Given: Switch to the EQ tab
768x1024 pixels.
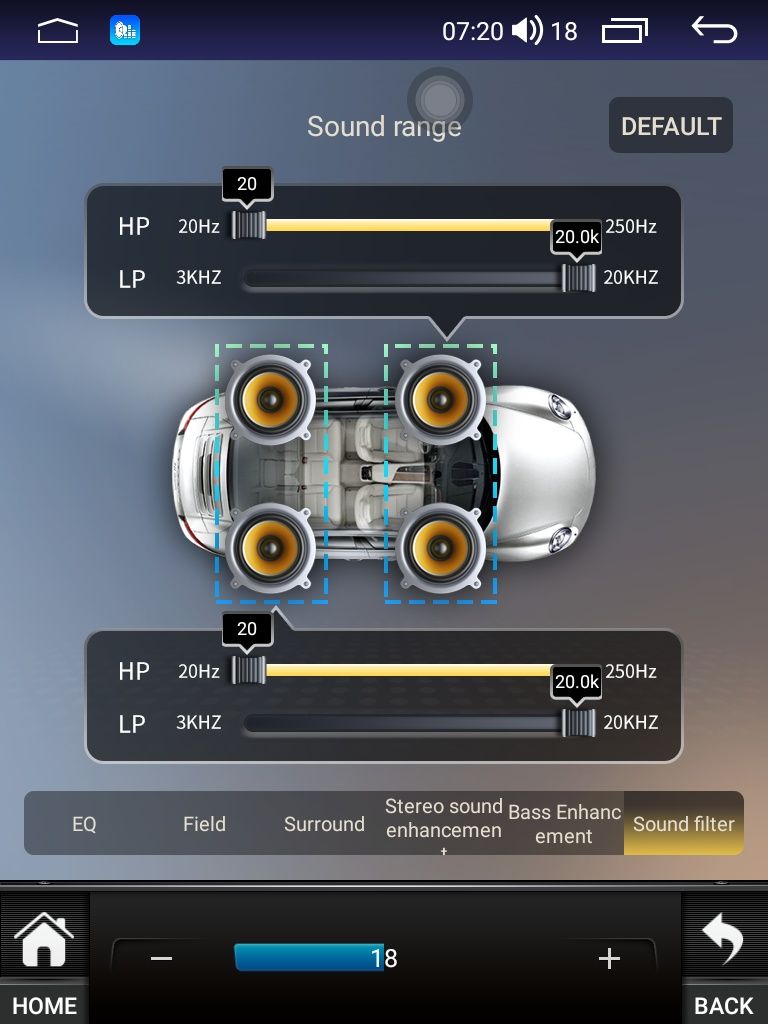Looking at the screenshot, I should [84, 824].
